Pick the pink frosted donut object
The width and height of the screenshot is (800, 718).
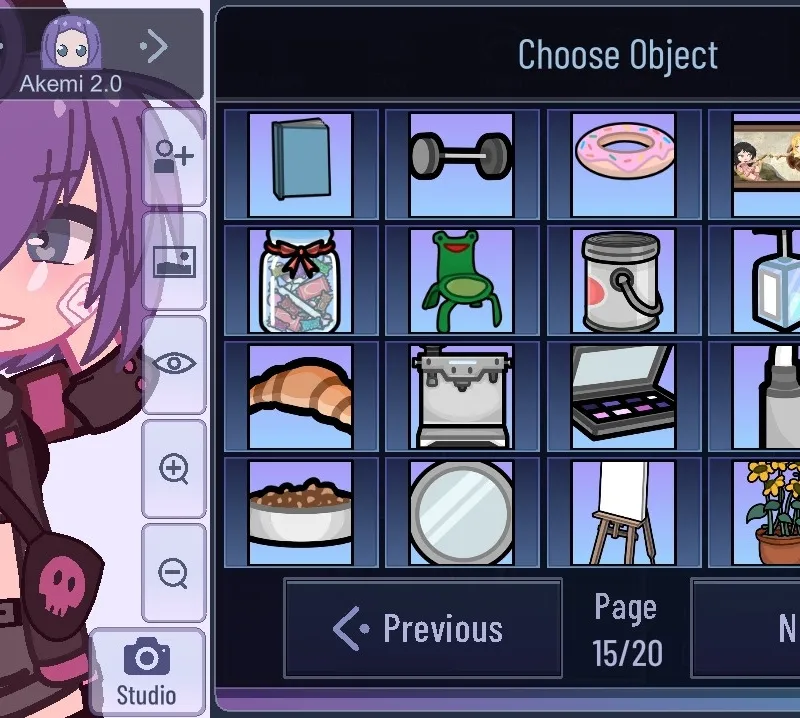click(623, 164)
